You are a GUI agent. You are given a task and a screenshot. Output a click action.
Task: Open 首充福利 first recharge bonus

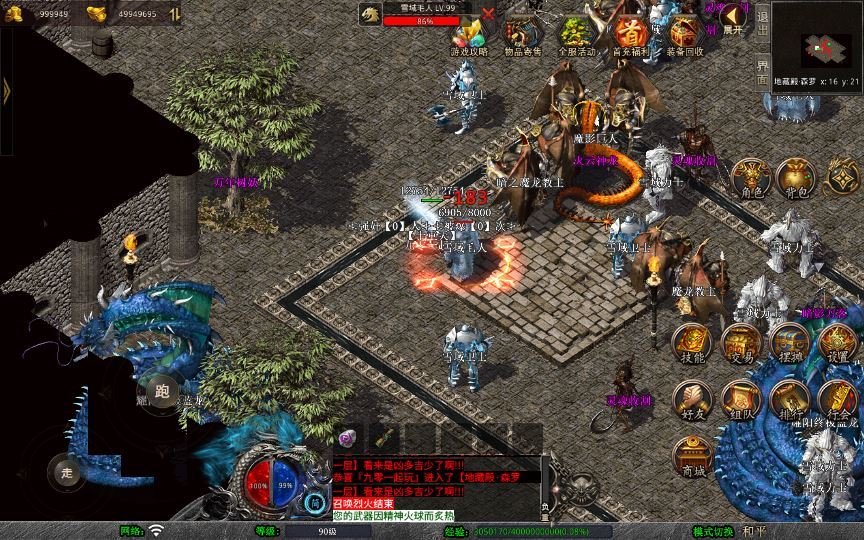[x=631, y=35]
